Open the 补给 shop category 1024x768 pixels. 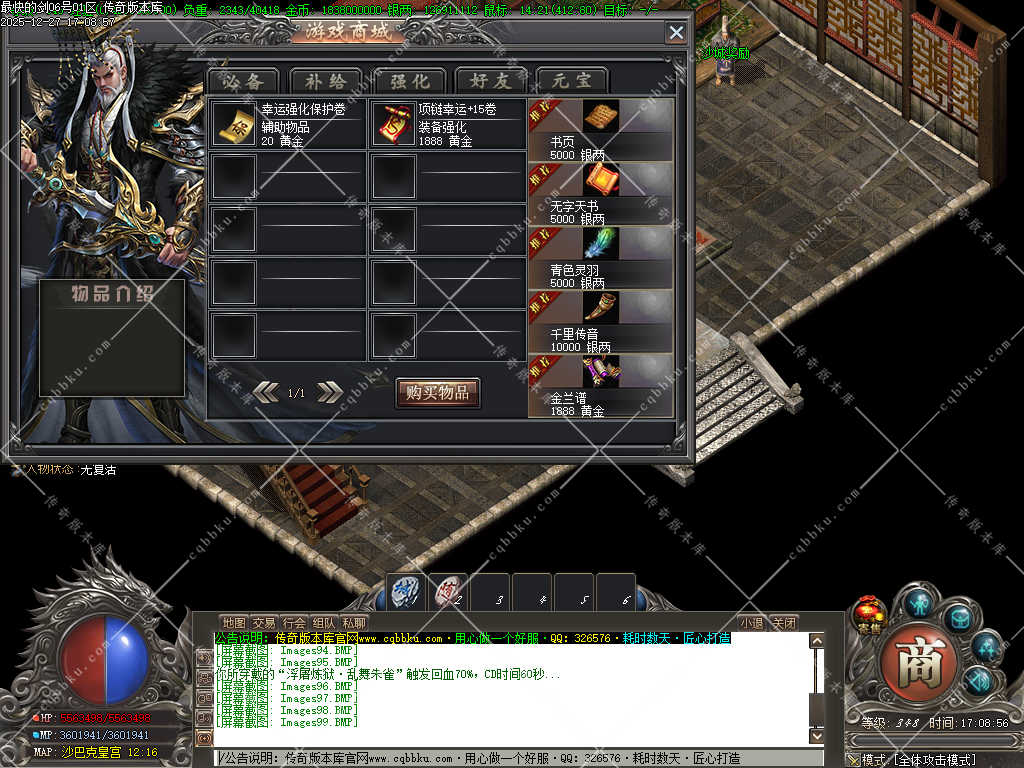click(327, 81)
